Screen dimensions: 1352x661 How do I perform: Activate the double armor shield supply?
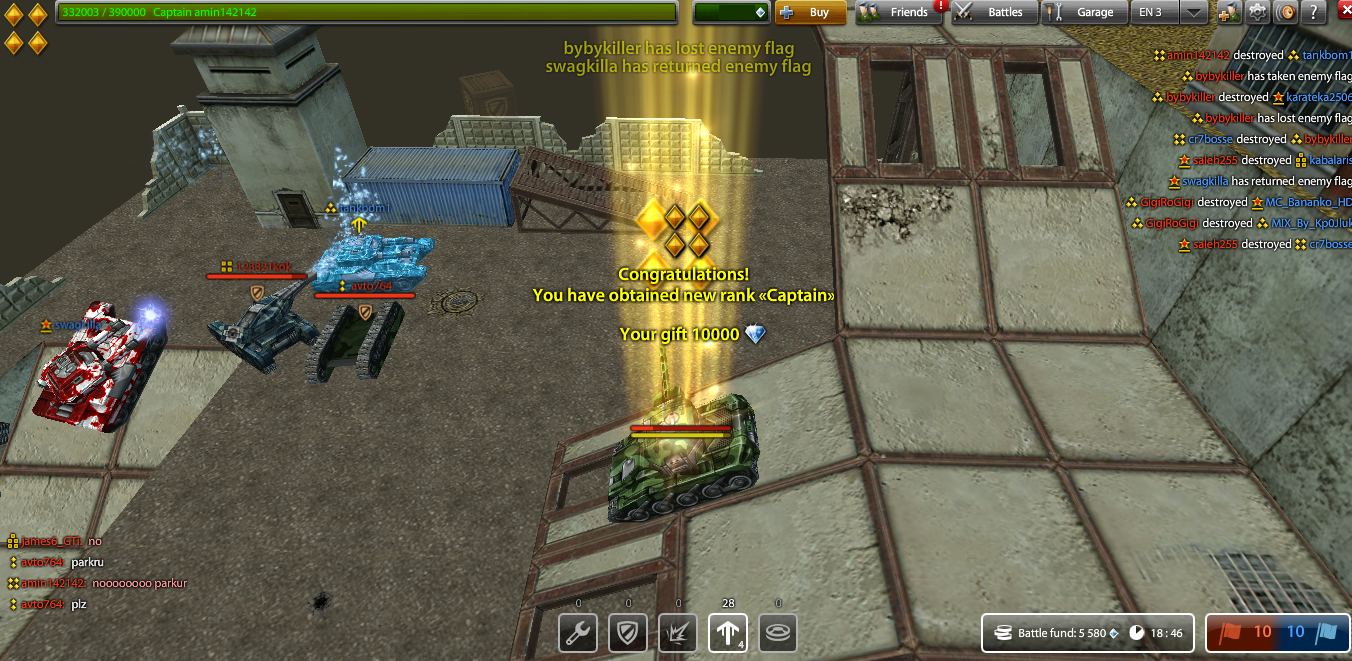pyautogui.click(x=628, y=632)
